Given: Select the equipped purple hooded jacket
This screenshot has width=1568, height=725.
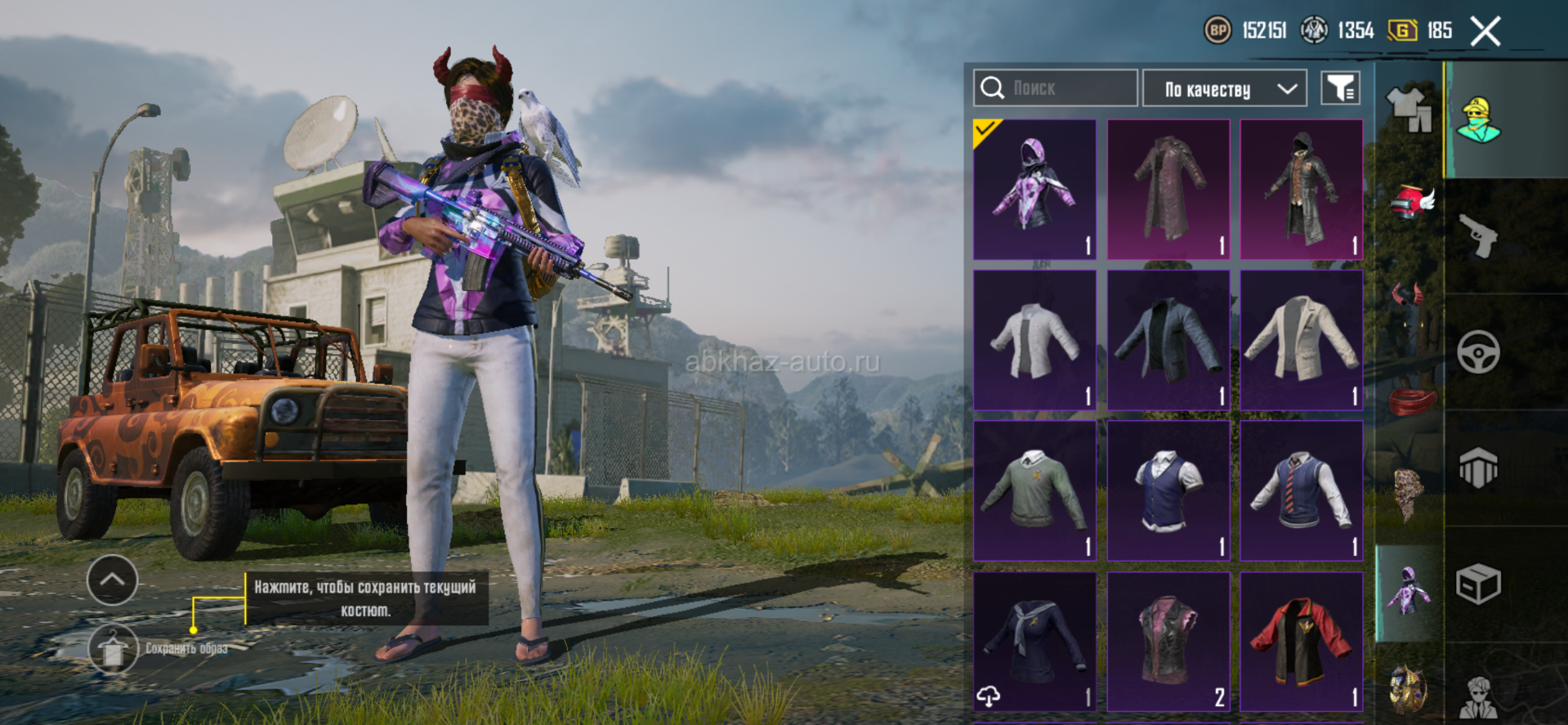Looking at the screenshot, I should [1034, 189].
